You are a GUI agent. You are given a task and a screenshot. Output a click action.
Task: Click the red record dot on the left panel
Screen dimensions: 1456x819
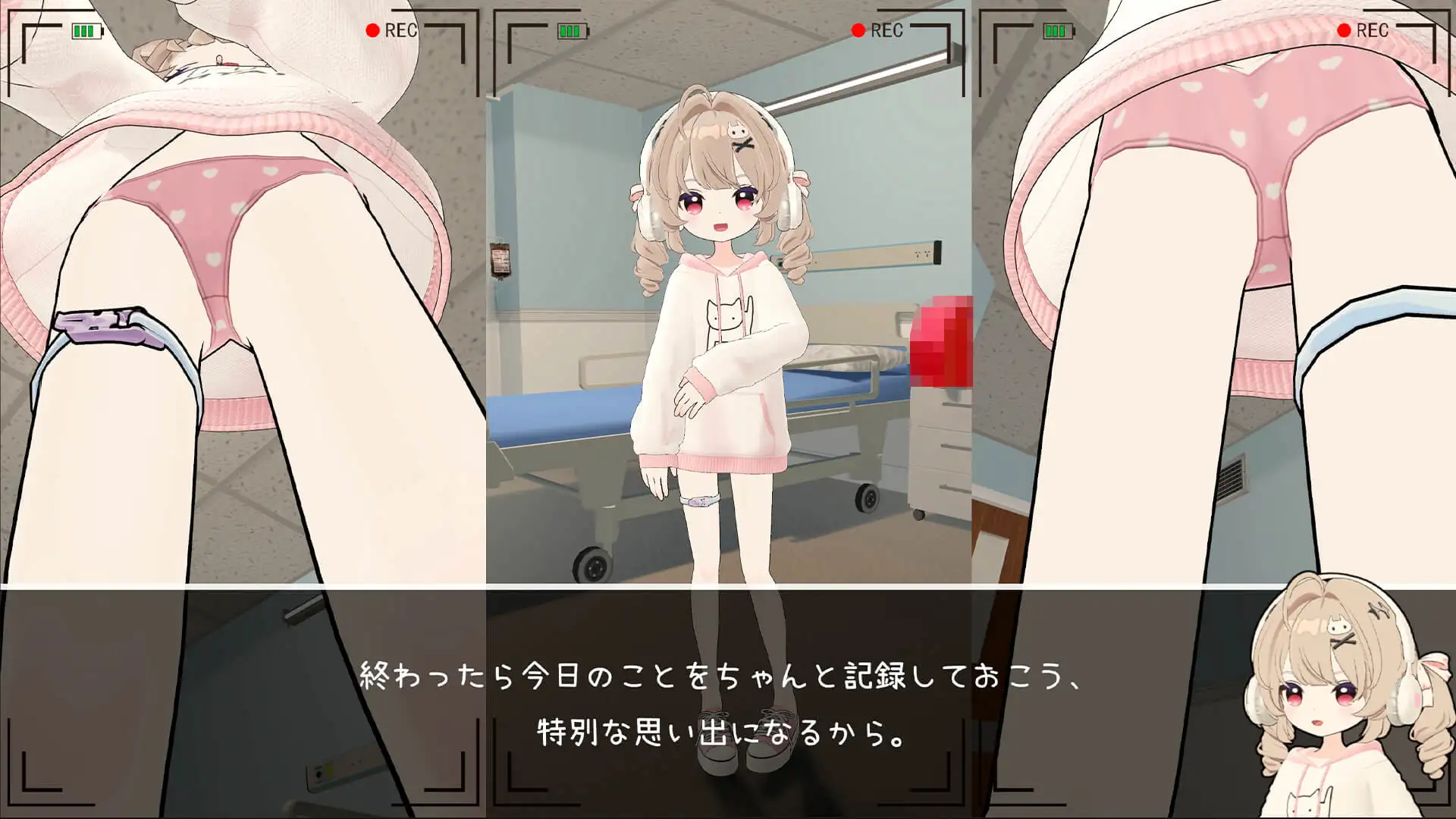pos(372,31)
